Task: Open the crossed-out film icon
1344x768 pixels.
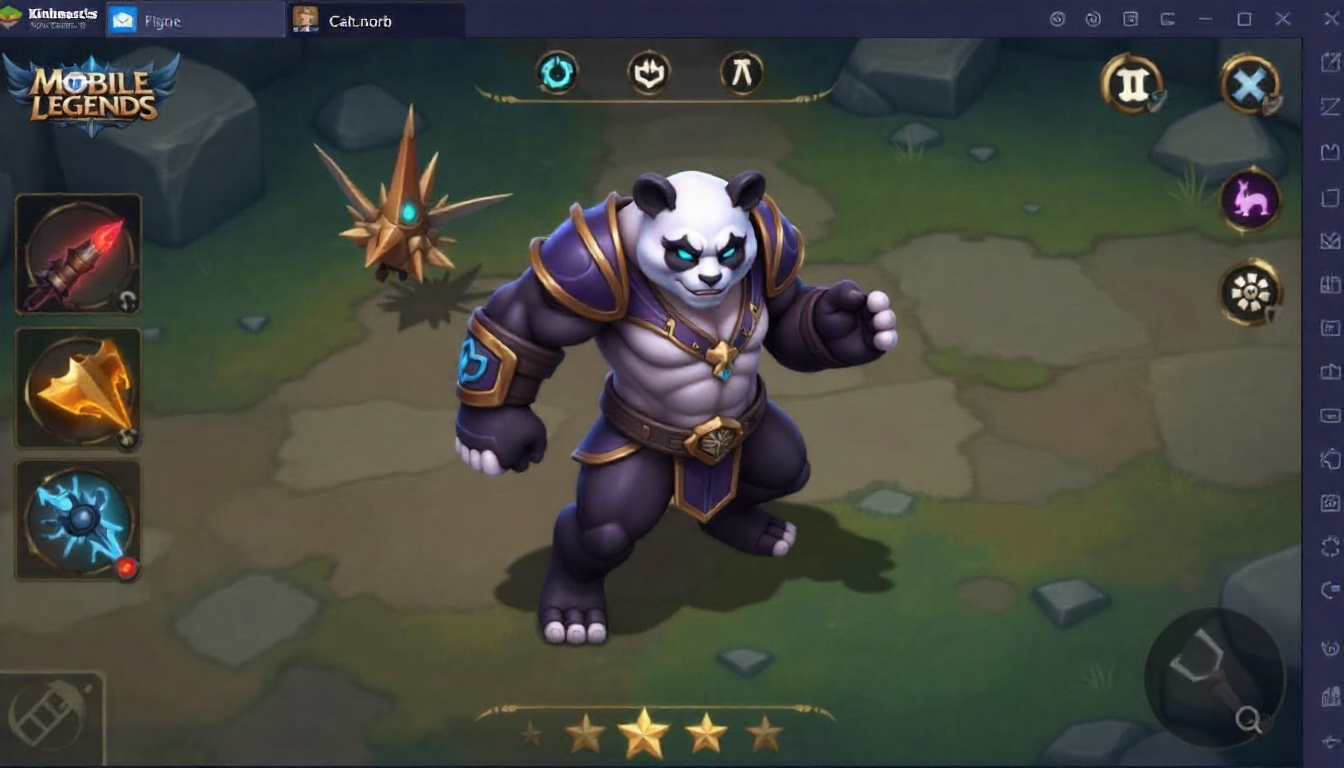Action: [x=50, y=717]
